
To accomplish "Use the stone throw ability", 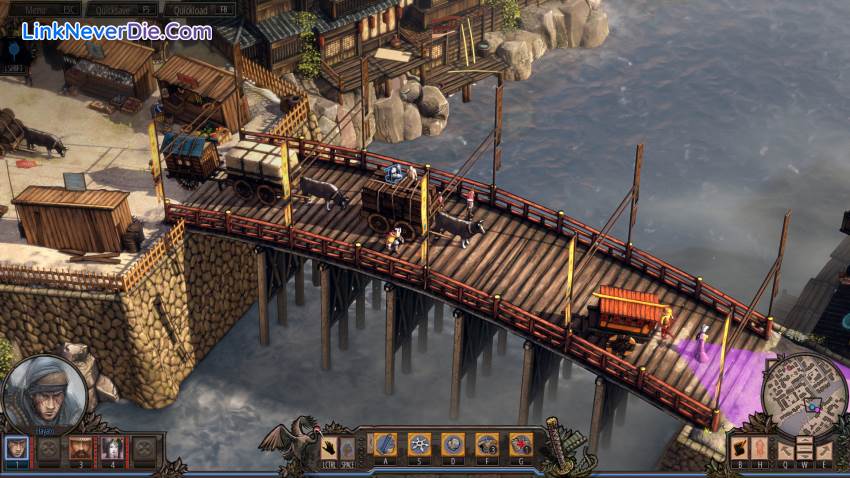I will 453,444.
